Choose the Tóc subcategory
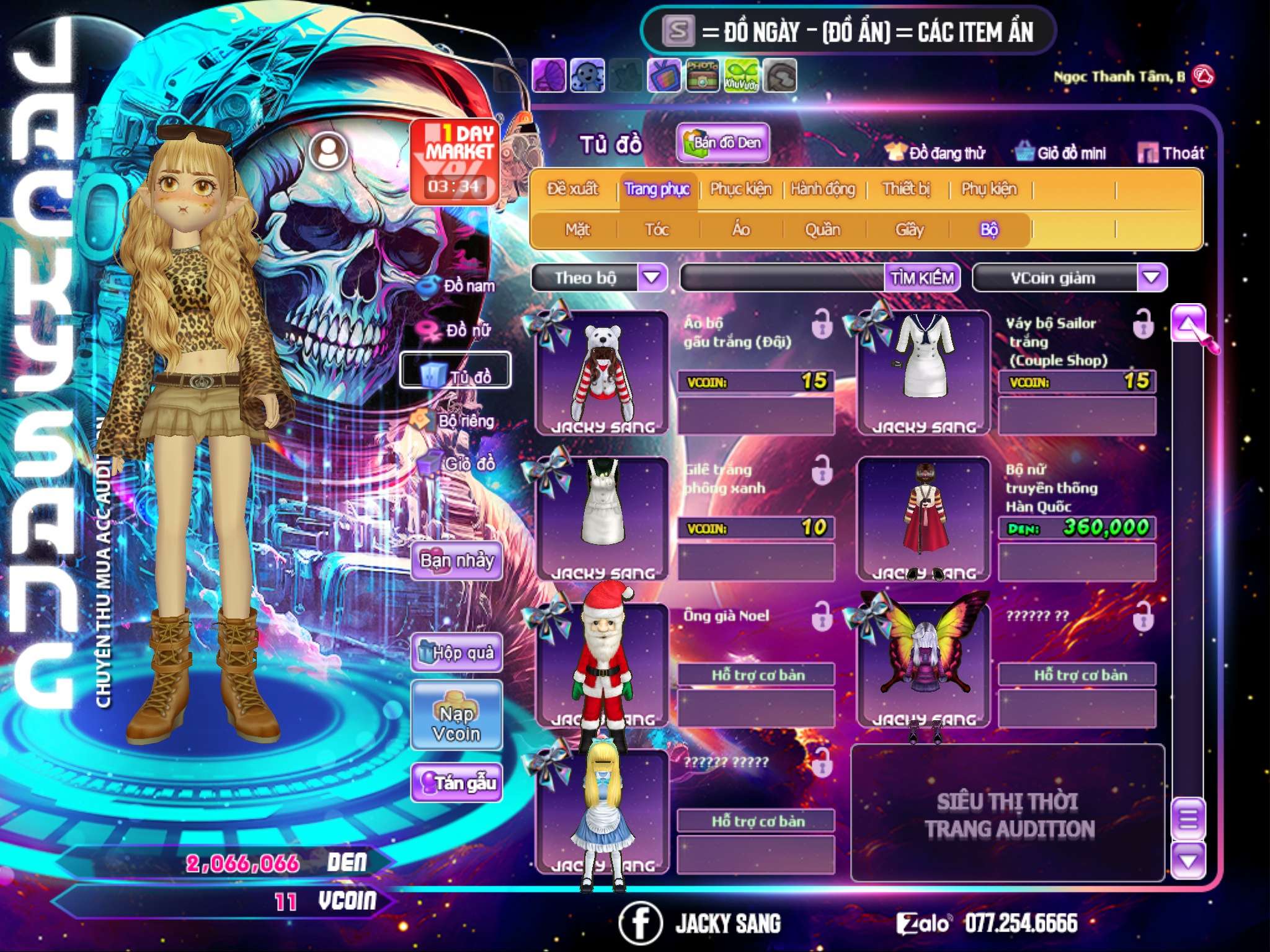This screenshot has width=1270, height=952. pyautogui.click(x=657, y=230)
